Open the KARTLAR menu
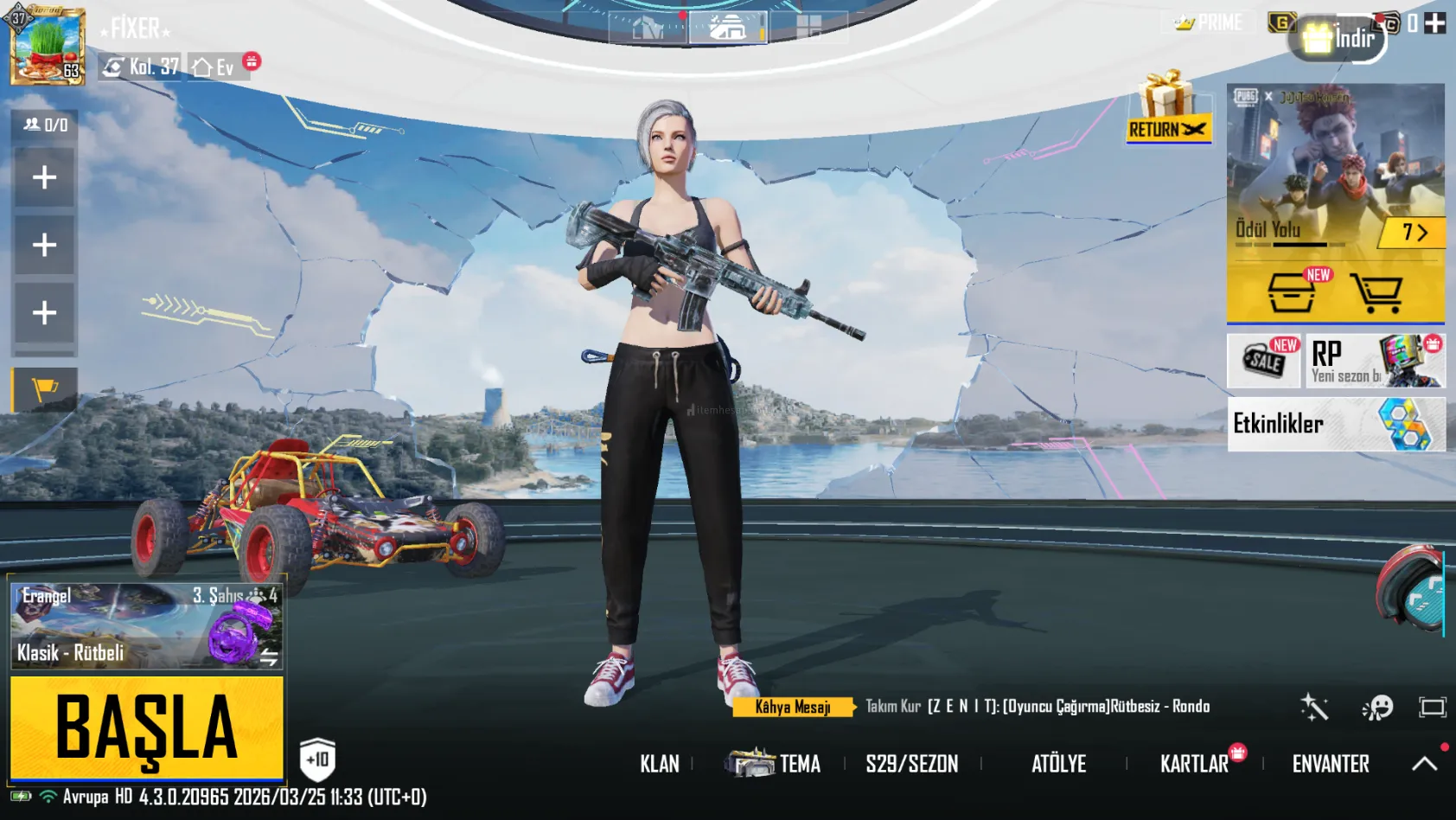1456x820 pixels. click(x=1194, y=764)
